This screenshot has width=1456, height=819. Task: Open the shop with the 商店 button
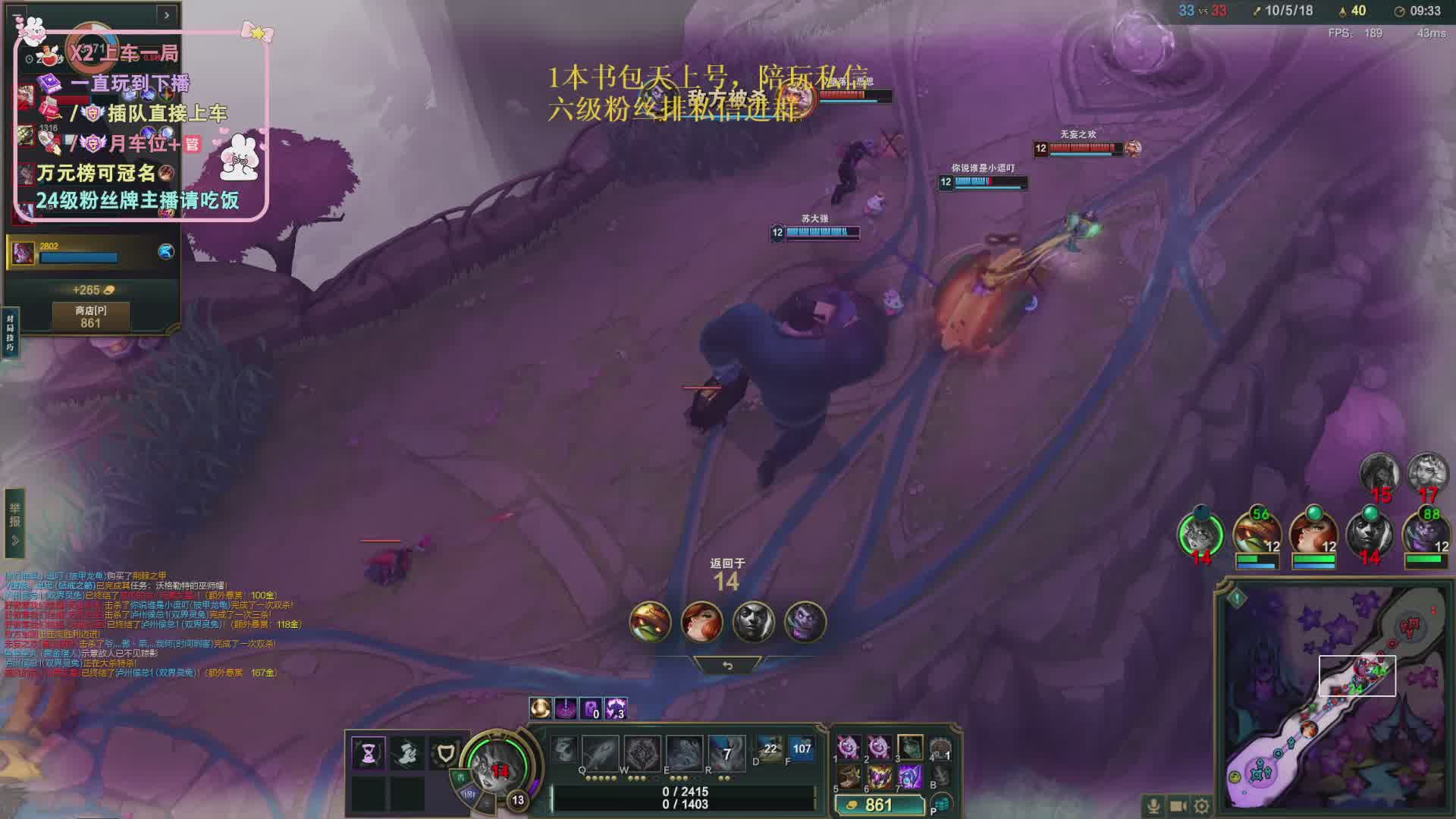pyautogui.click(x=90, y=316)
